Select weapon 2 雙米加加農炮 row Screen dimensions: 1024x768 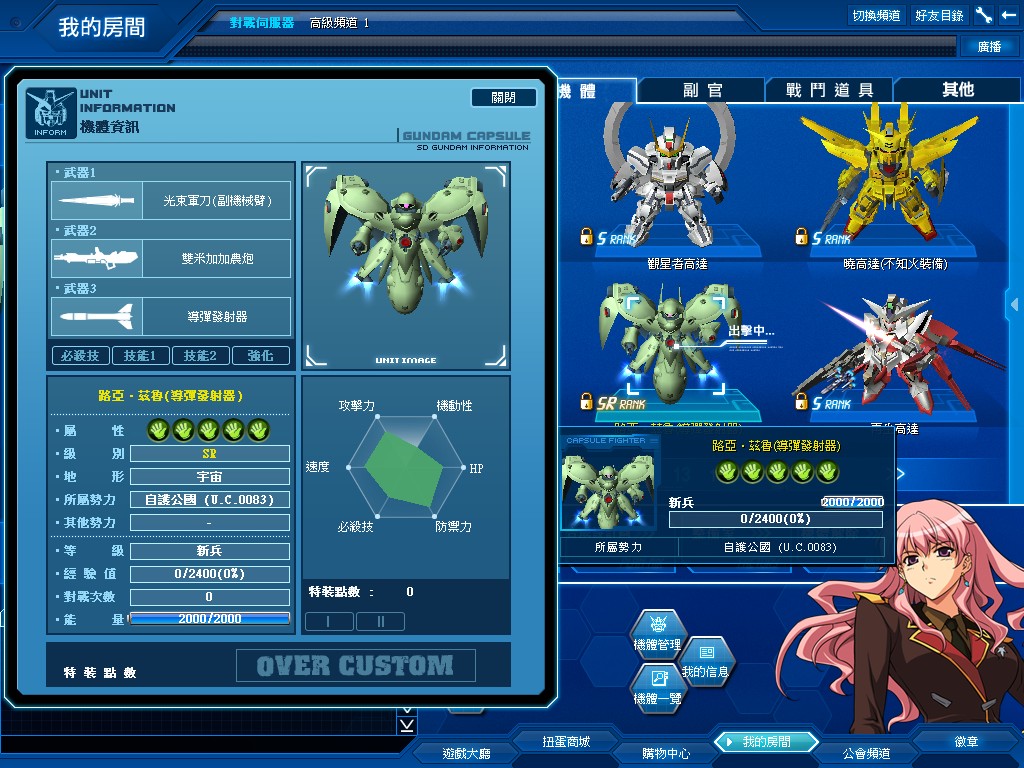[x=171, y=258]
